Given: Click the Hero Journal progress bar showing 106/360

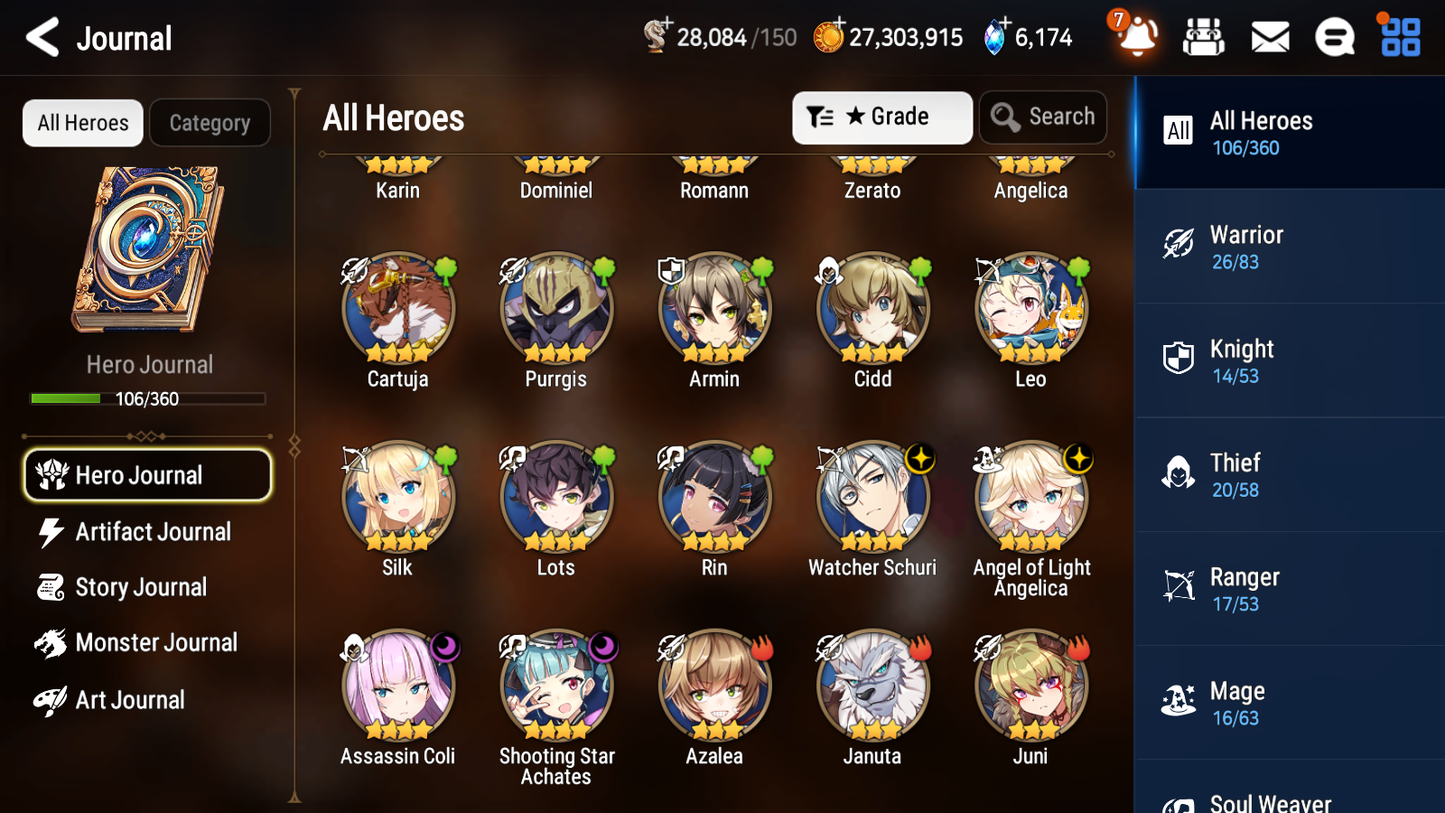Looking at the screenshot, I should [x=148, y=397].
